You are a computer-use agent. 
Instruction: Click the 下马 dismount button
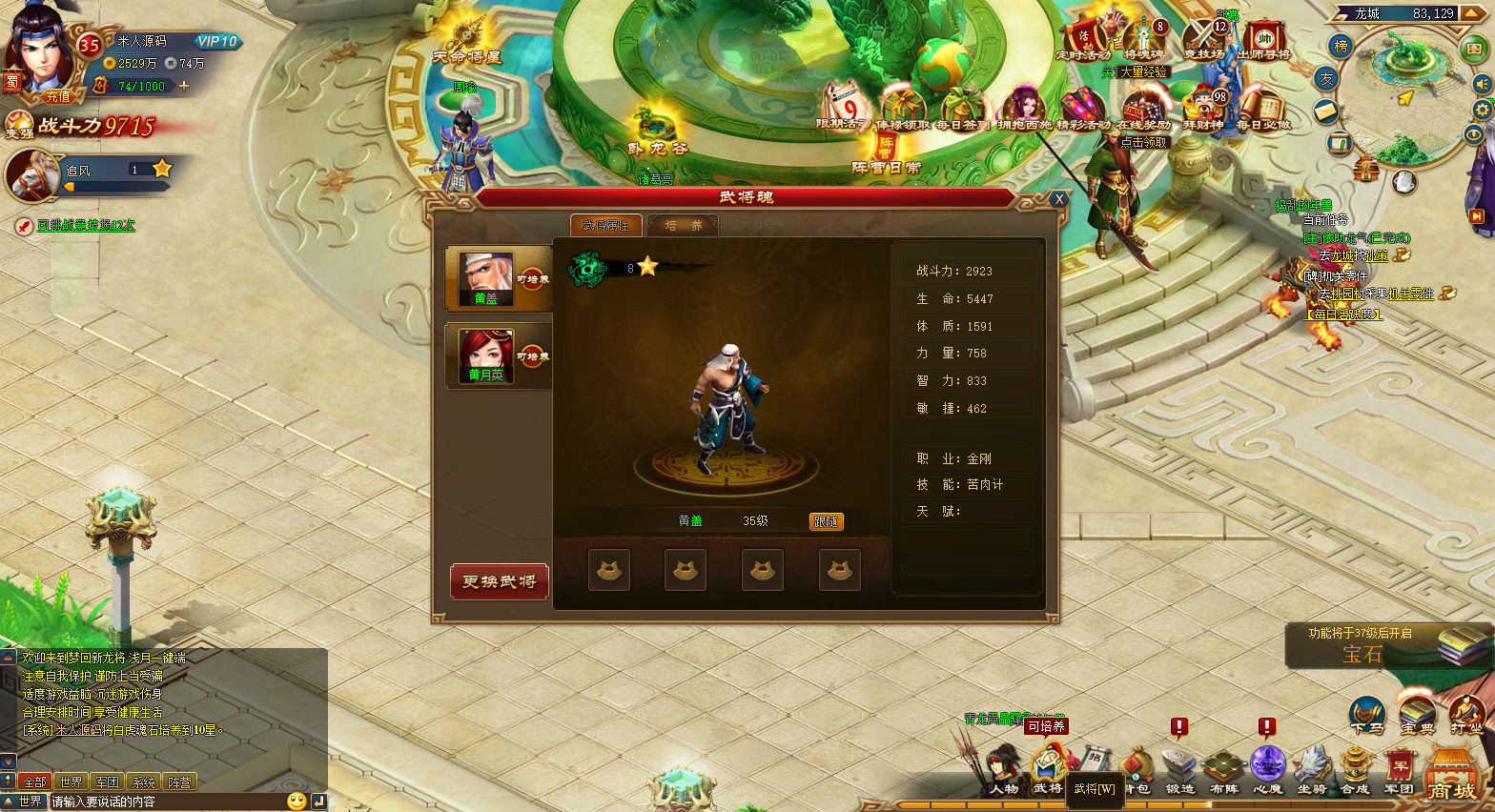point(1366,716)
